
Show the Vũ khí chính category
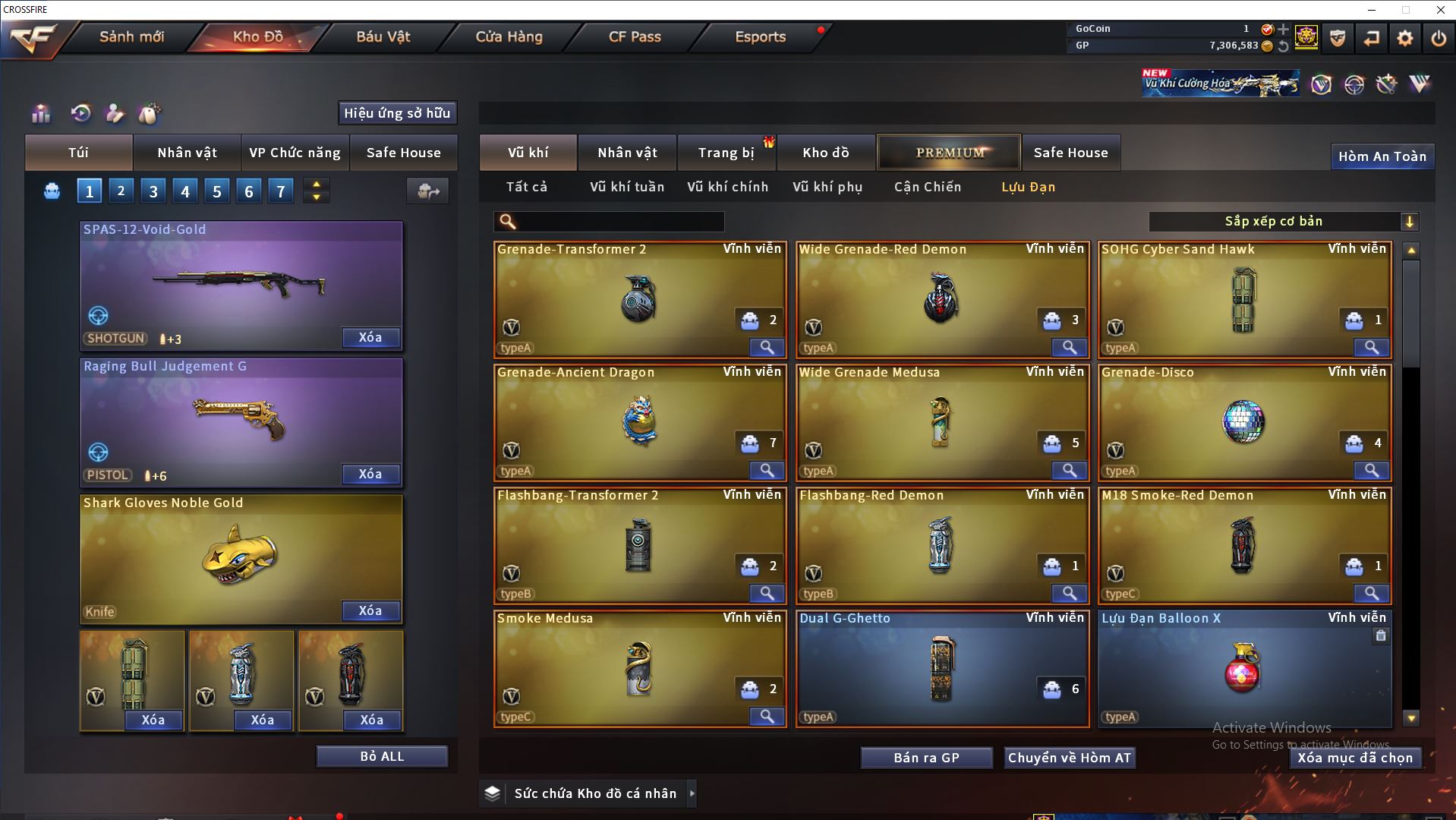(x=727, y=187)
